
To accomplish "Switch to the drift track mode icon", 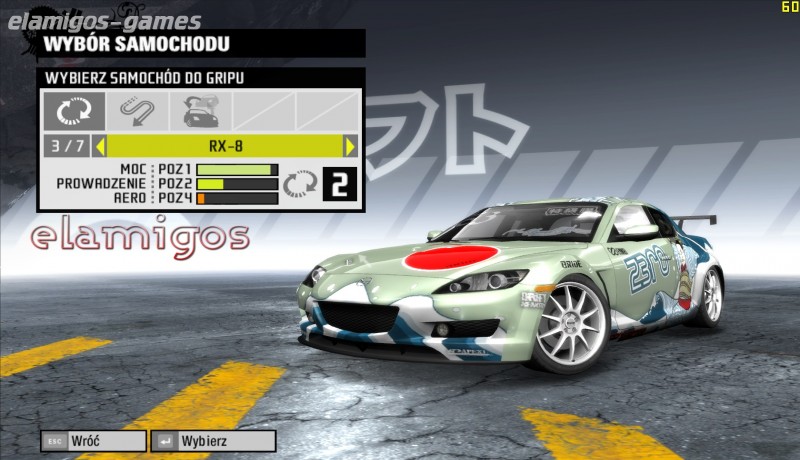I will [x=136, y=110].
